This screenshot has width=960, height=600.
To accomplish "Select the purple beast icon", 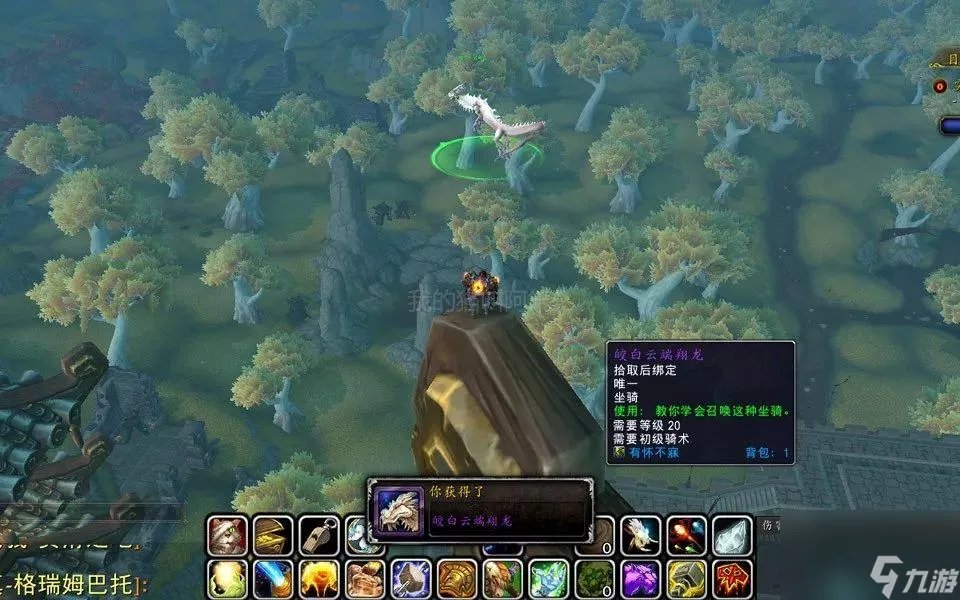I will coord(640,579).
